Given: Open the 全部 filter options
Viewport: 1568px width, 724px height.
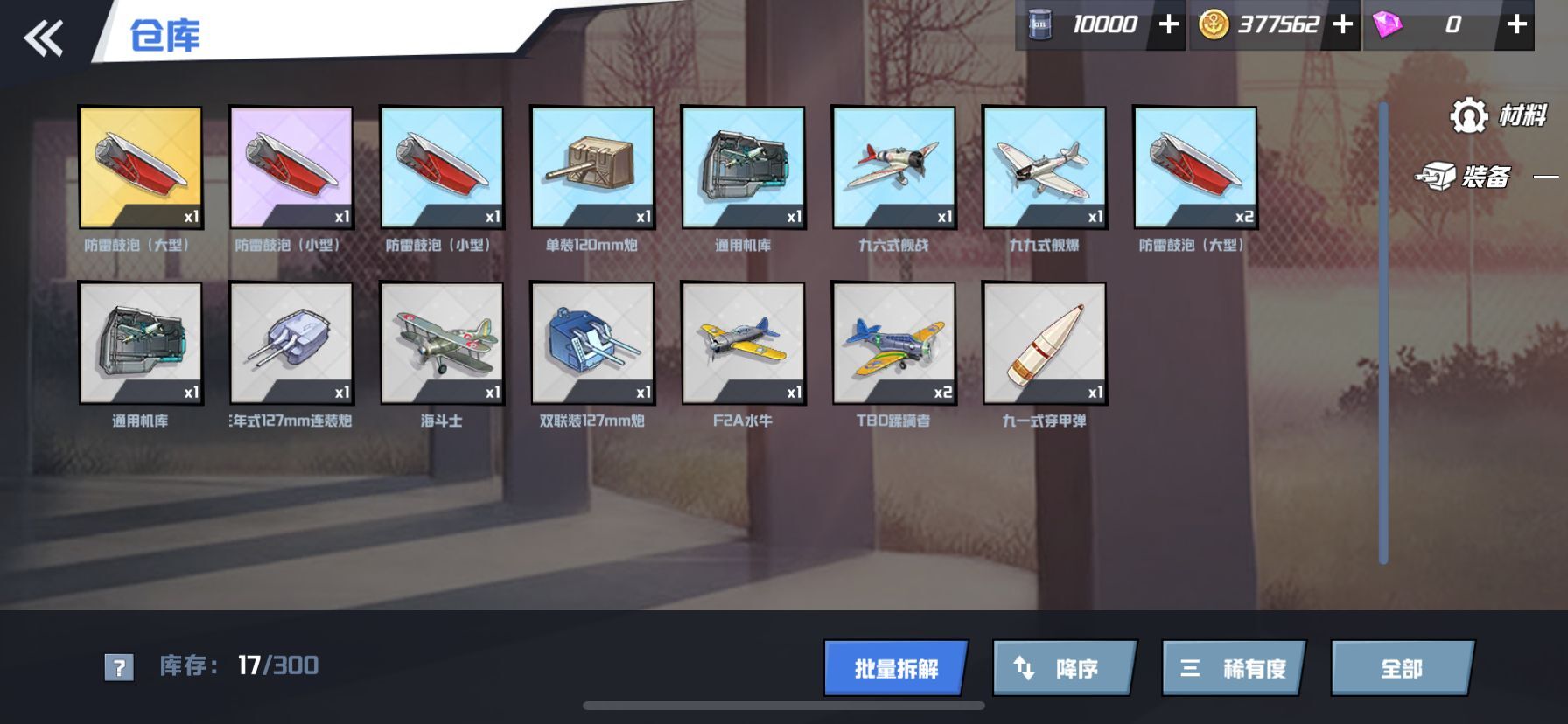Looking at the screenshot, I should pos(1401,666).
